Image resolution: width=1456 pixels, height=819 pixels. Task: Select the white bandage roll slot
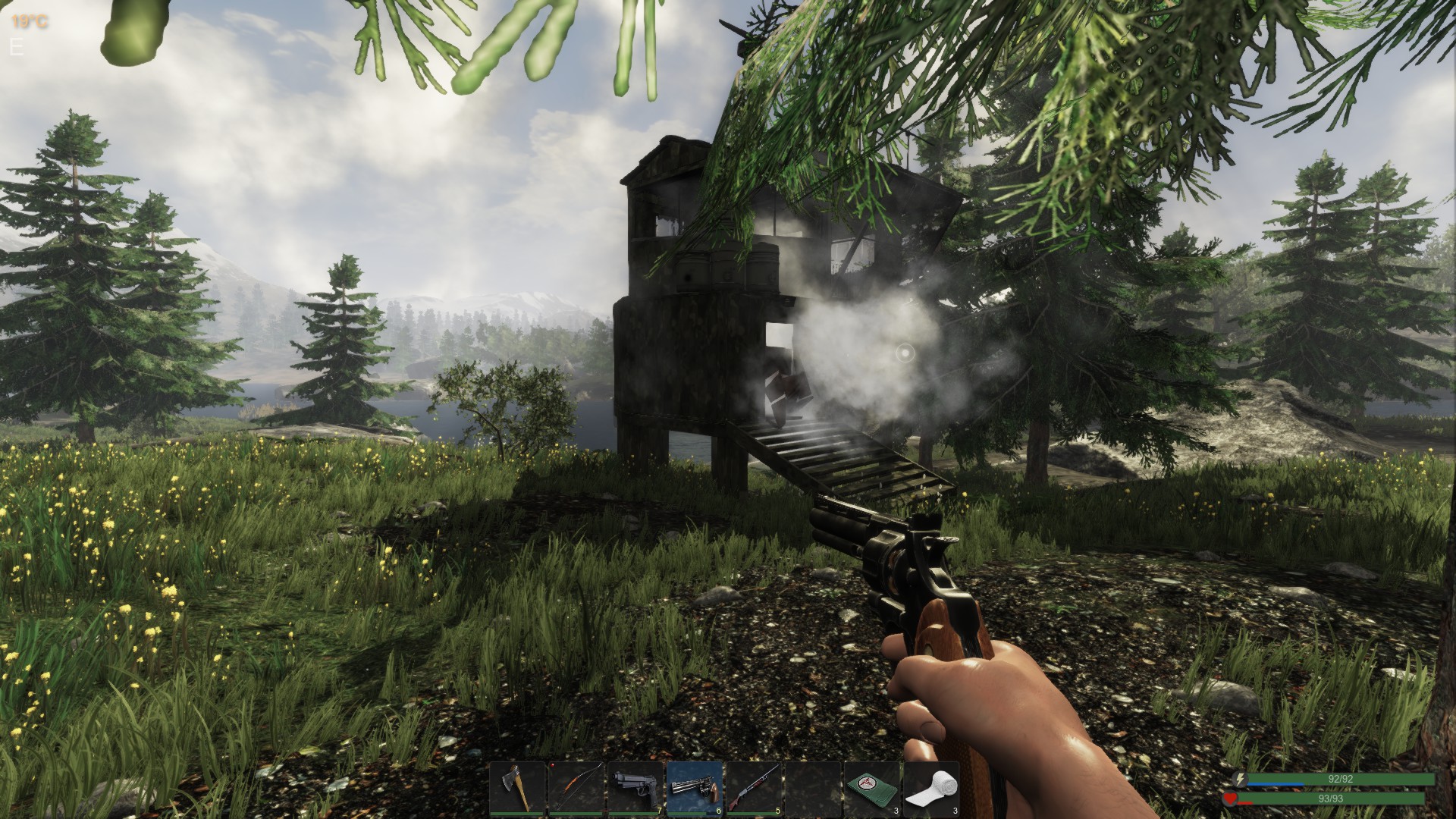click(931, 789)
